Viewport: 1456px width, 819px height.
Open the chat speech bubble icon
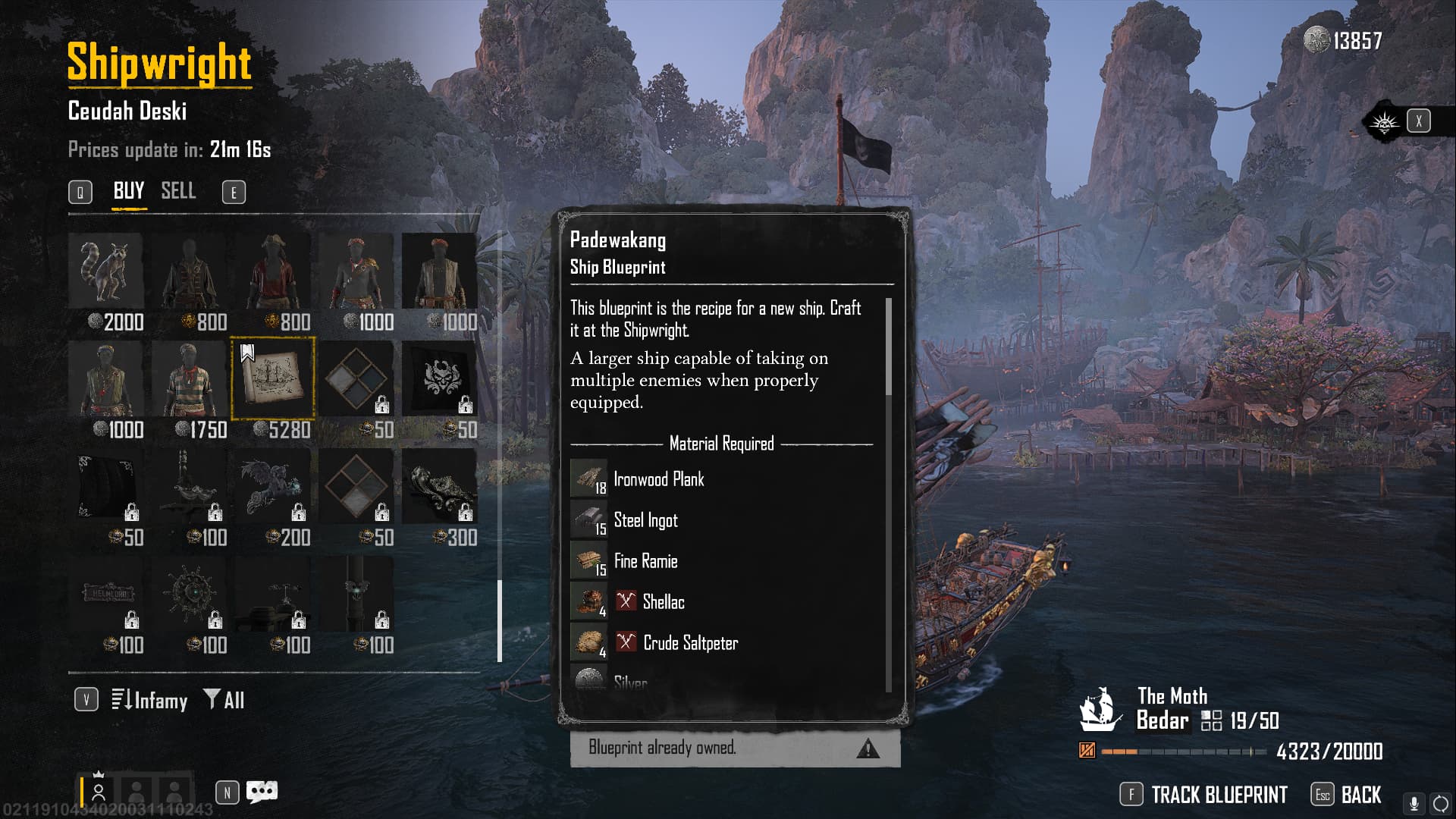coord(262,792)
